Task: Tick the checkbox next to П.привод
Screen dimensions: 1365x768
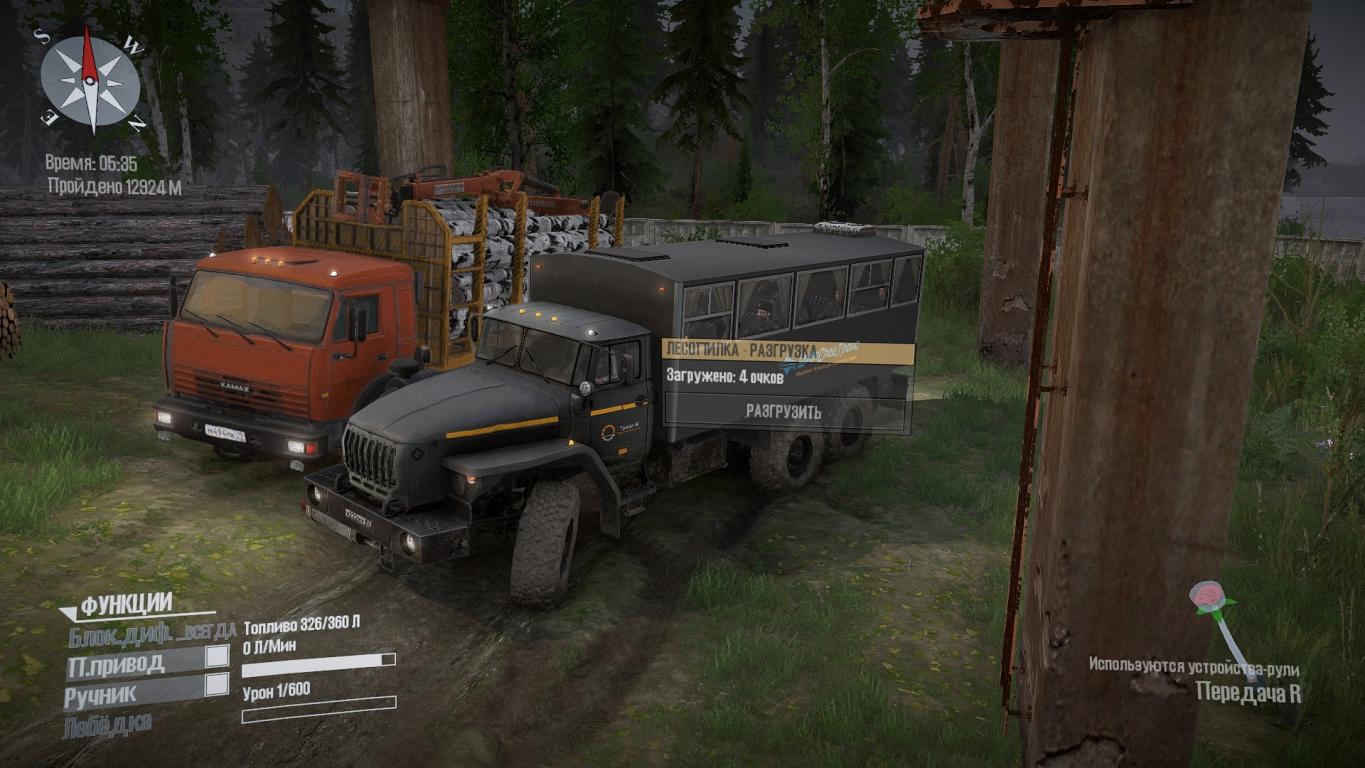Action: [x=216, y=657]
